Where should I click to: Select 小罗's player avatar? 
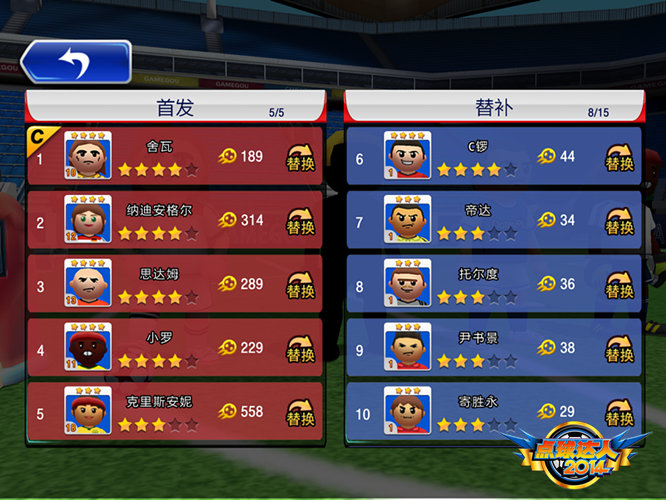point(87,348)
